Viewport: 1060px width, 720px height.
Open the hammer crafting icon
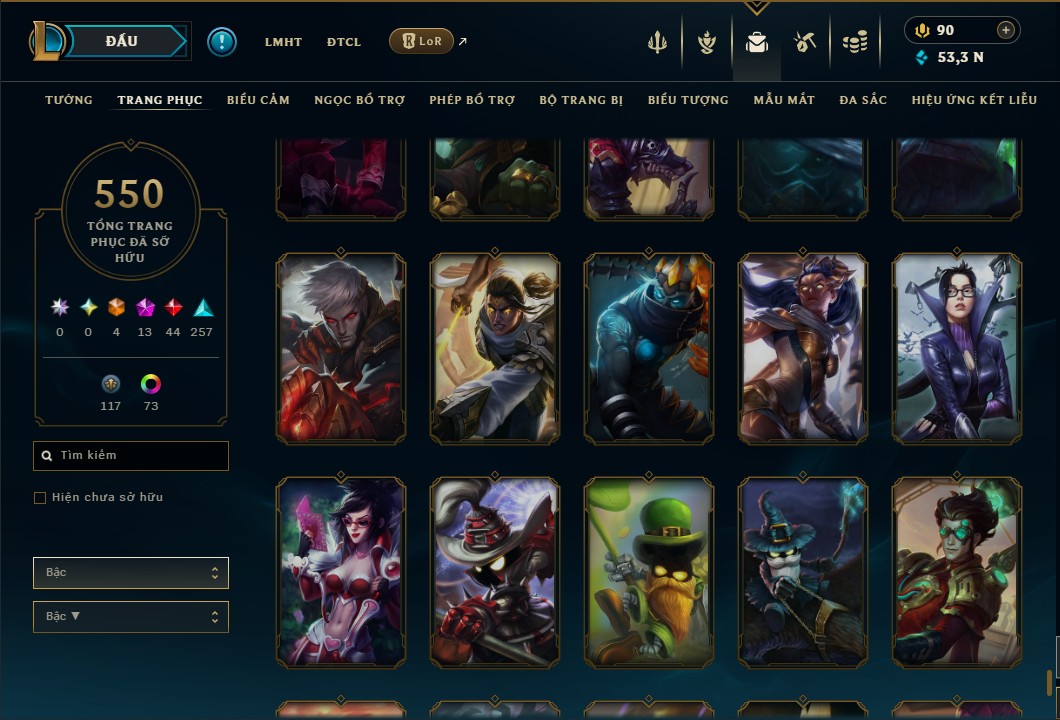tap(805, 42)
